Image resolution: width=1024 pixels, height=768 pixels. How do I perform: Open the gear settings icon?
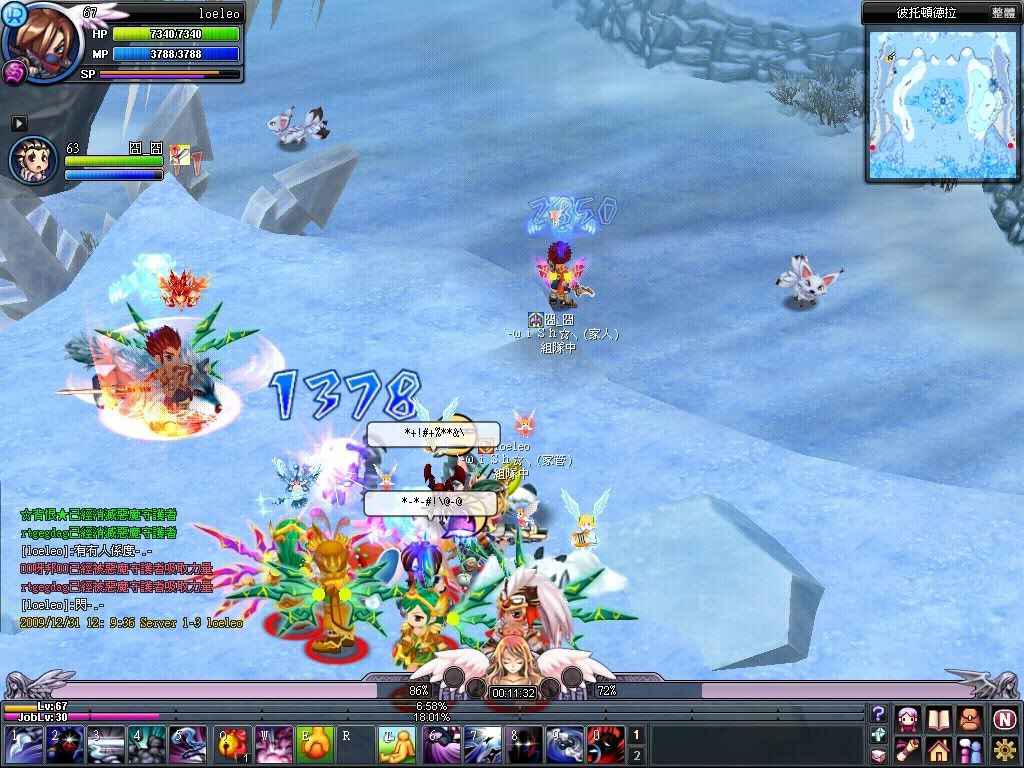[1004, 749]
